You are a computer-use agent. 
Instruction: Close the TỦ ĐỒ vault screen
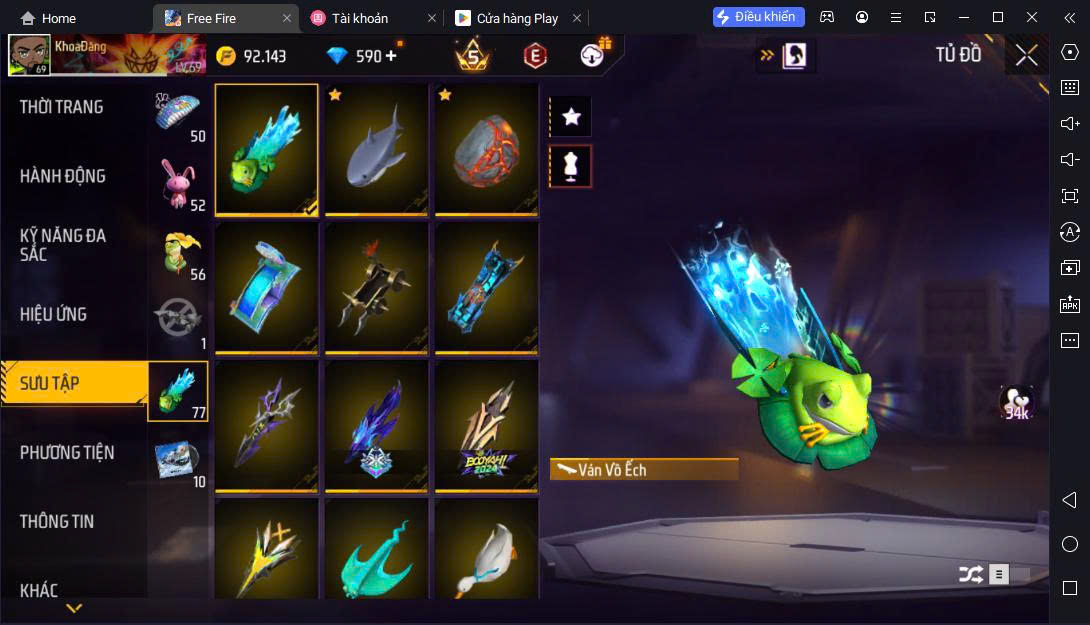coord(1026,55)
